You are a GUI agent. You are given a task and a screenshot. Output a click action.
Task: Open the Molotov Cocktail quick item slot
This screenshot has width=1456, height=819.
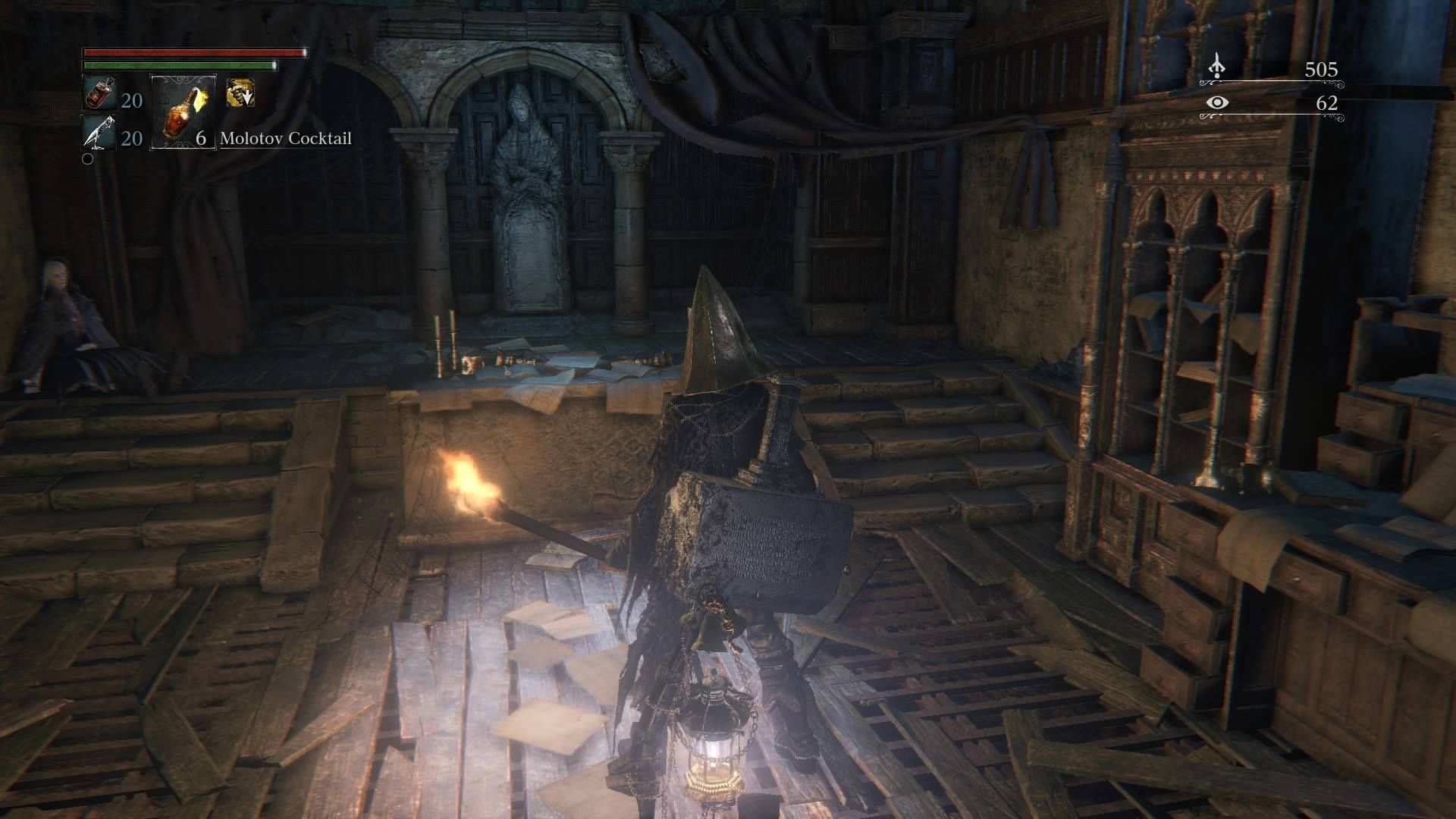[x=182, y=110]
